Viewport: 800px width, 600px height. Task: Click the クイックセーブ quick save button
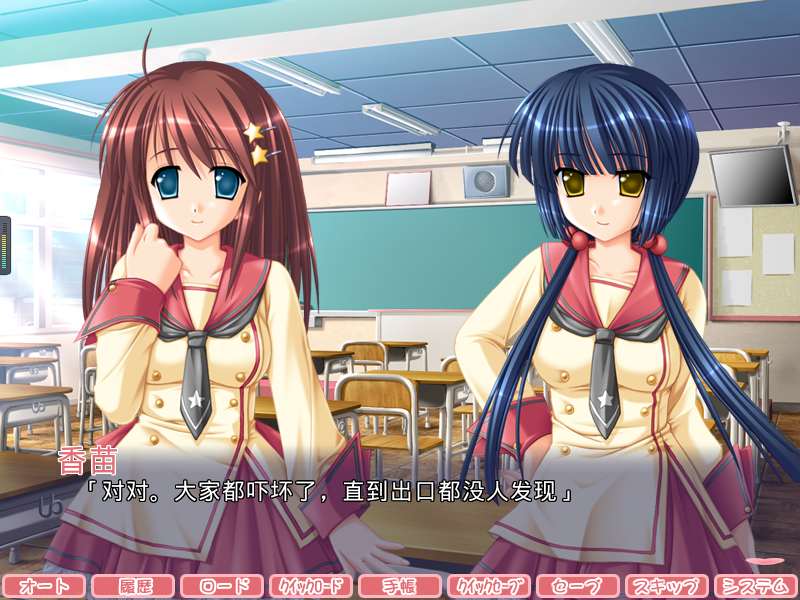[x=489, y=586]
